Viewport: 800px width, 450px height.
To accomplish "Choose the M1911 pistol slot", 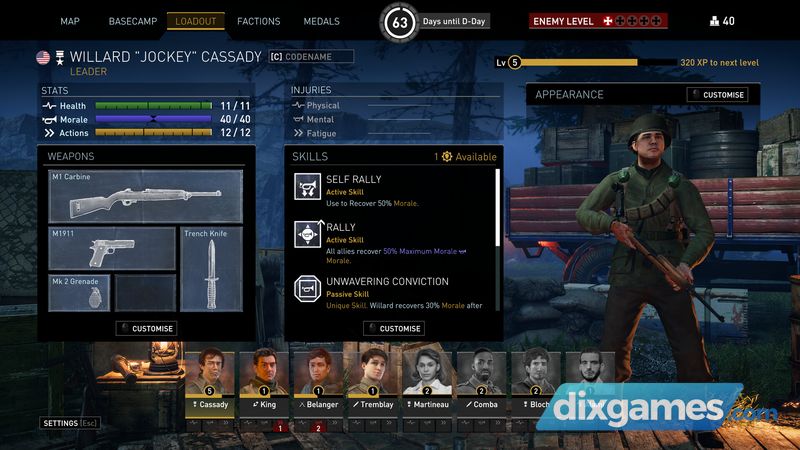I will tap(112, 248).
